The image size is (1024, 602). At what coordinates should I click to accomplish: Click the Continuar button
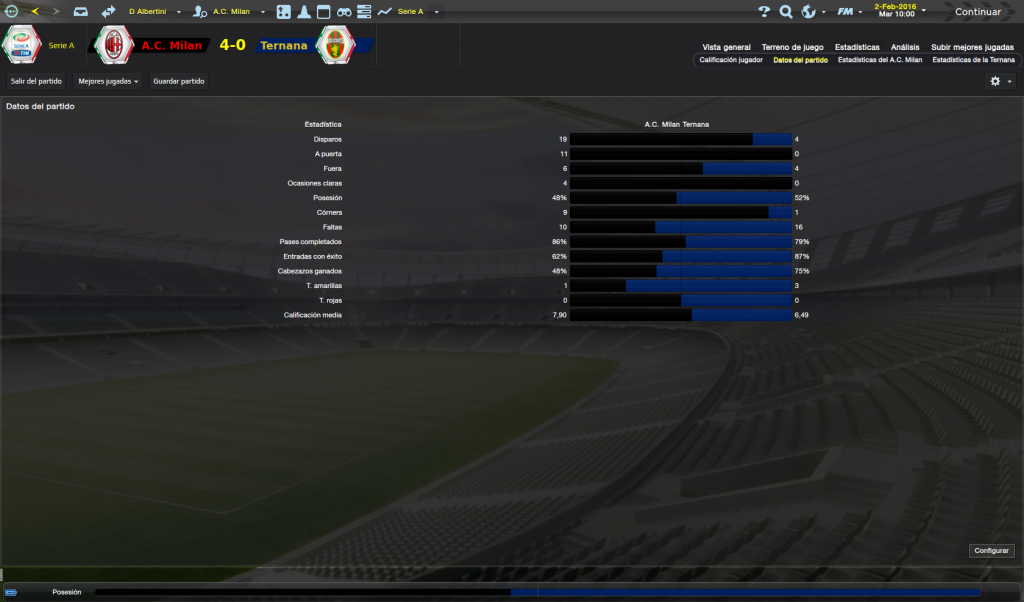click(977, 12)
